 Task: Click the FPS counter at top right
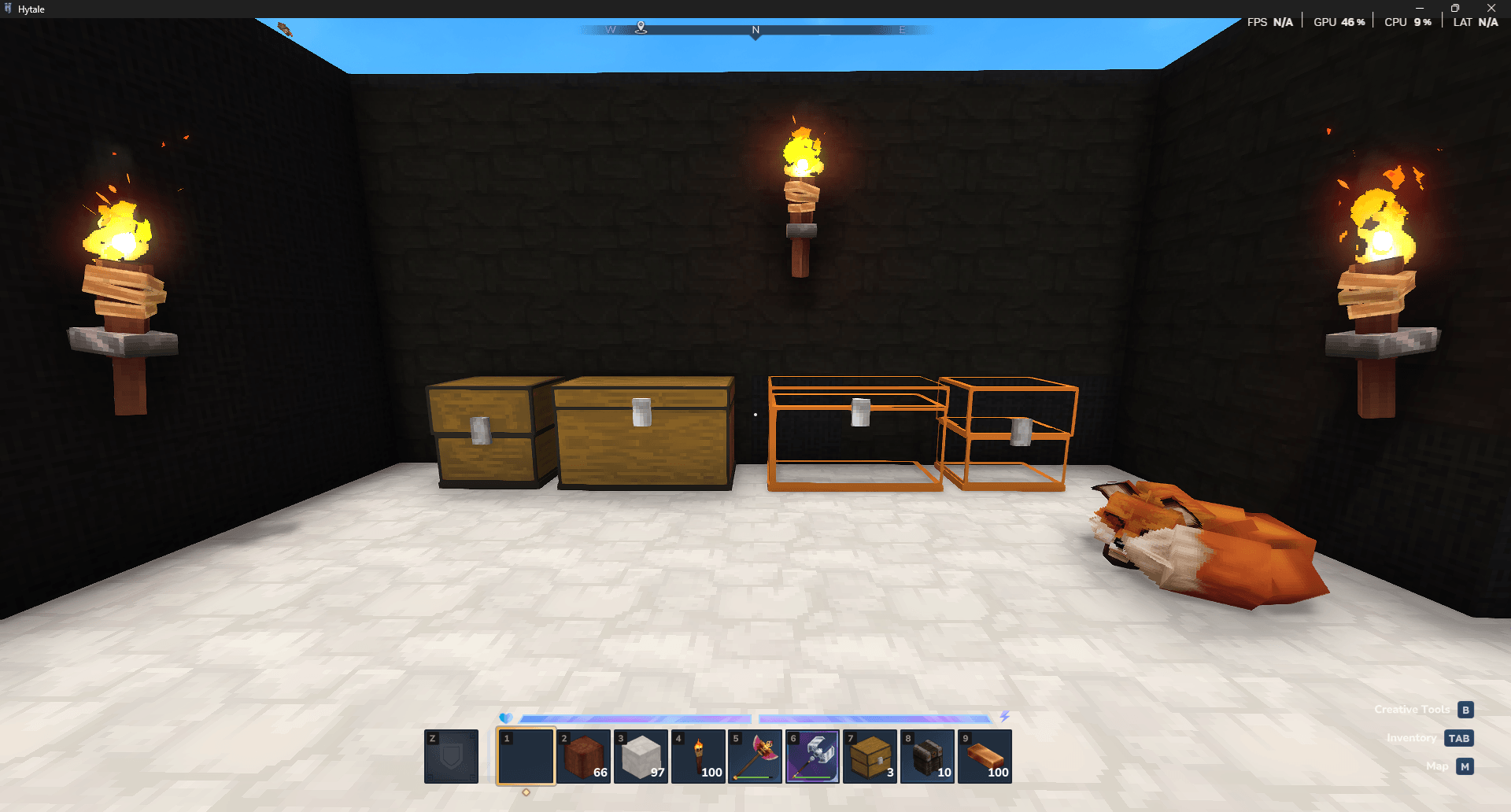pos(1269,21)
